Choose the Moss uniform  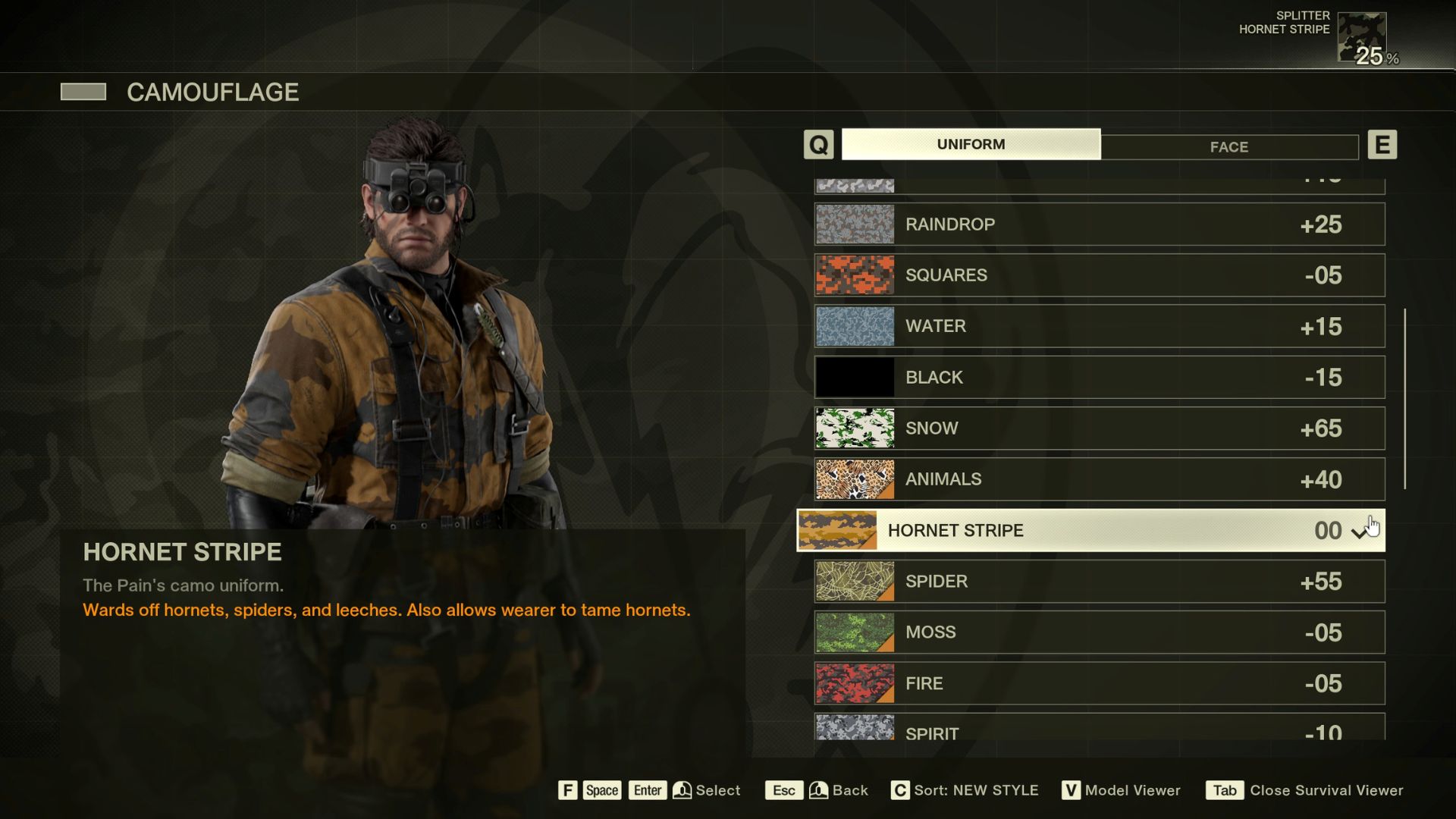point(1100,632)
